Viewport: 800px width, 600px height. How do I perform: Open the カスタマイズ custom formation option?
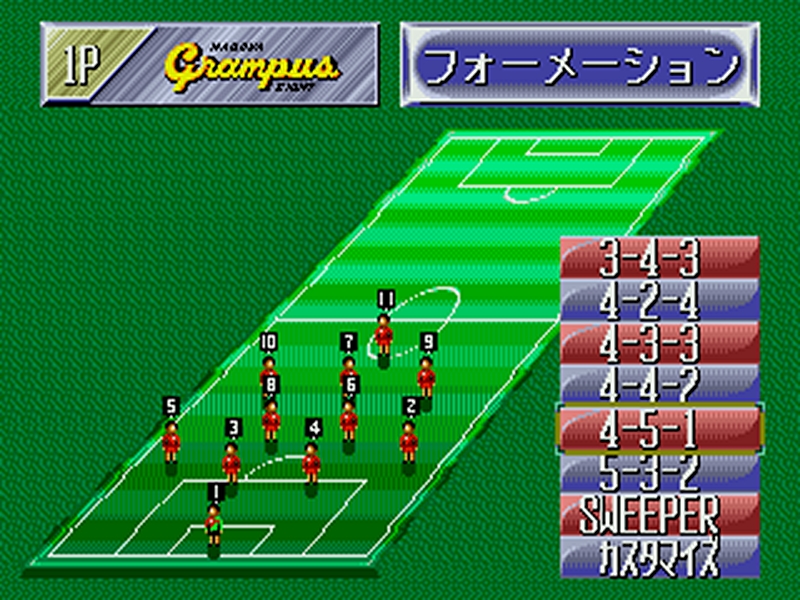click(660, 557)
